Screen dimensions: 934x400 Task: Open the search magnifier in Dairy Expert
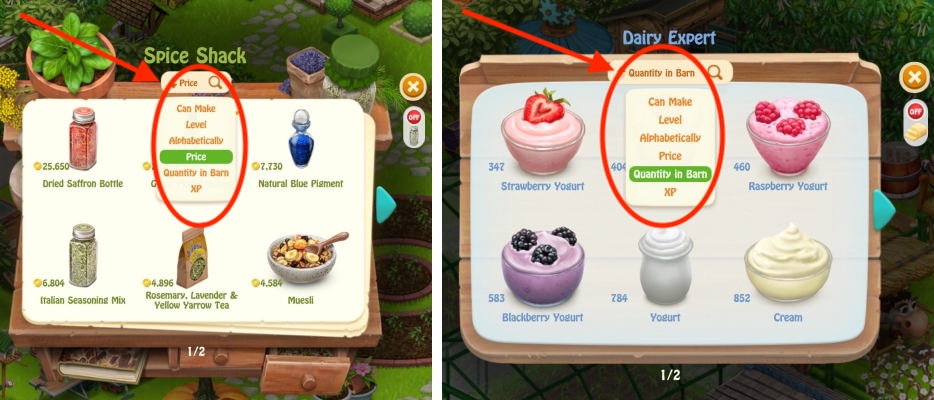tap(716, 72)
